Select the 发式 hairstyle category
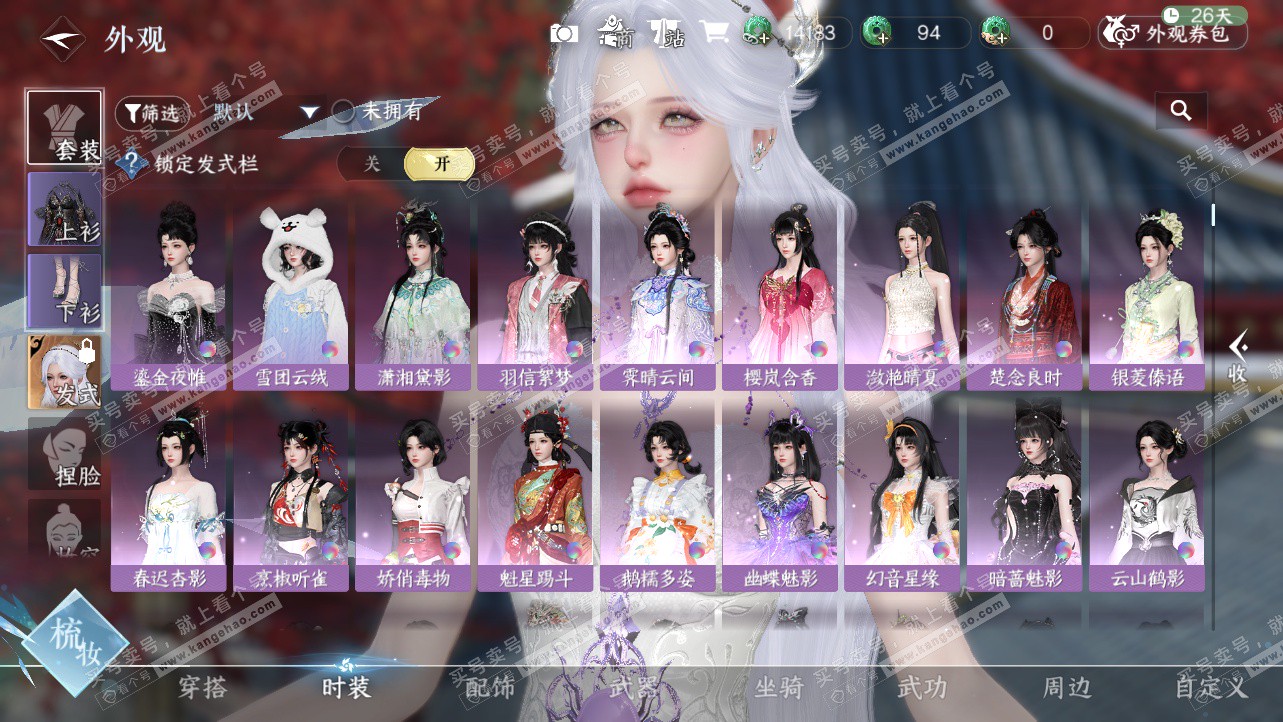This screenshot has width=1283, height=722. tap(65, 372)
